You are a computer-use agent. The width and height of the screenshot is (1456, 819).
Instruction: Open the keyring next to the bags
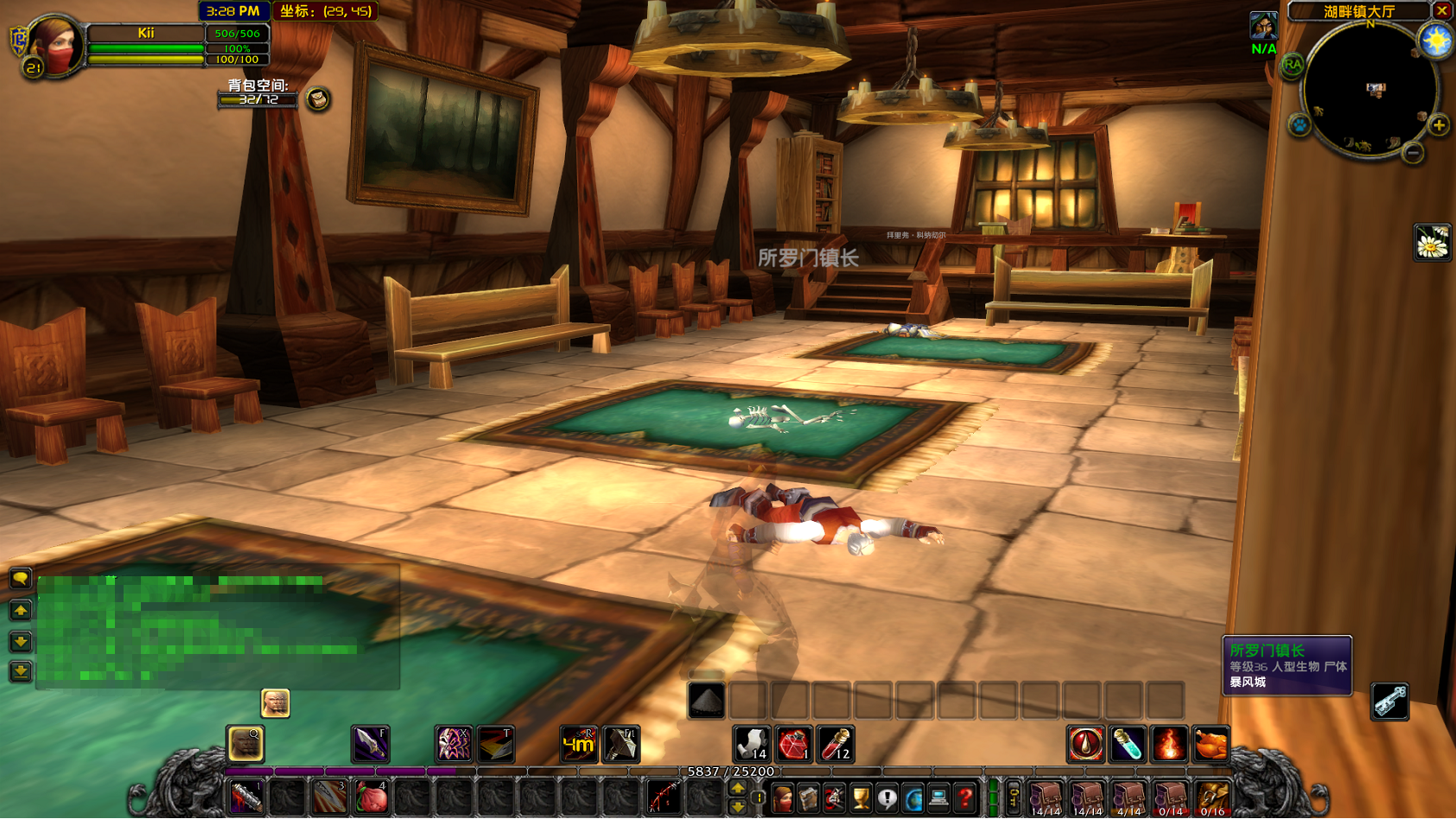(x=1014, y=798)
